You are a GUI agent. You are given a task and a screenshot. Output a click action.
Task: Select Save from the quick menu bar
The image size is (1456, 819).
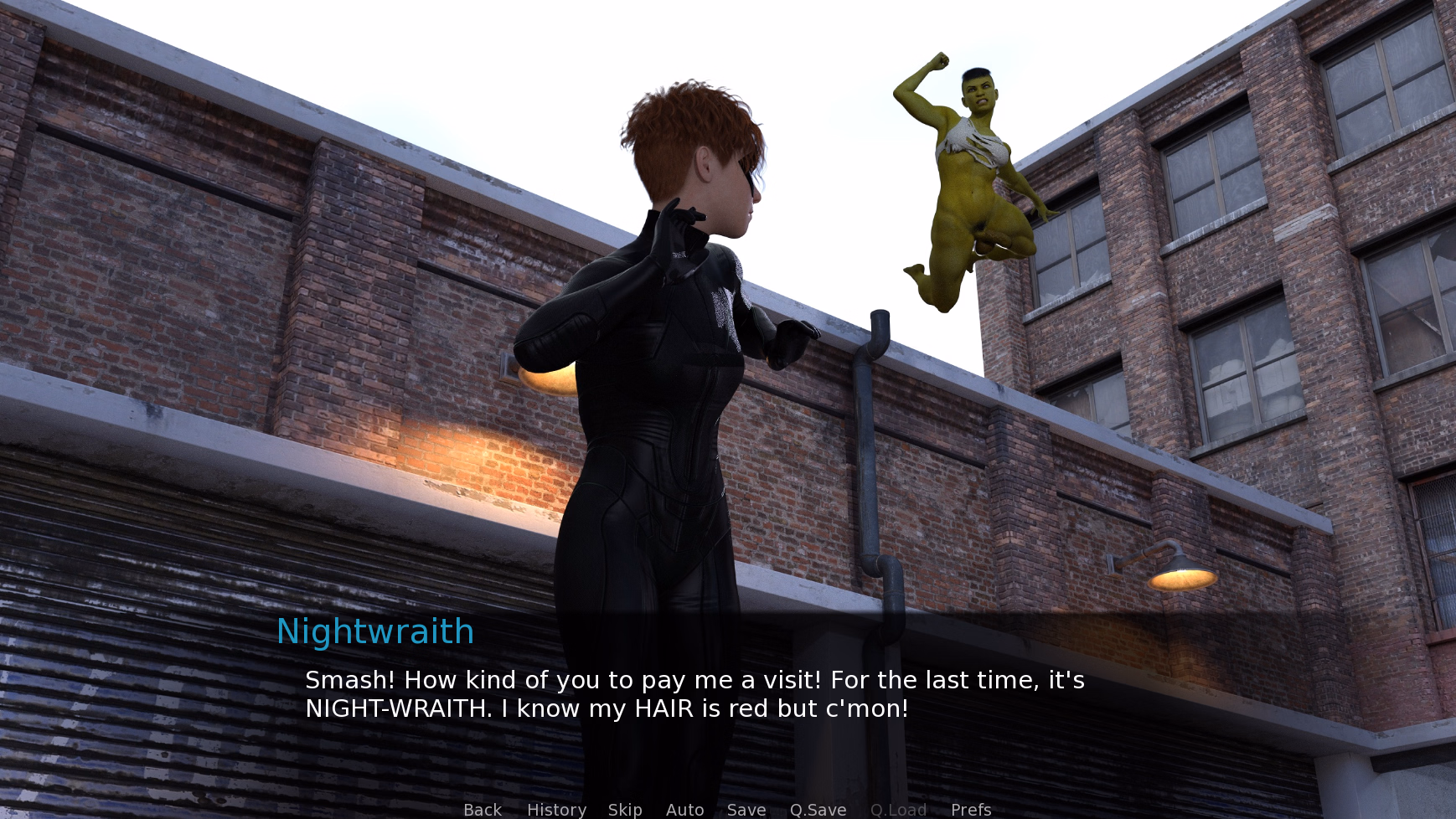[x=746, y=809]
